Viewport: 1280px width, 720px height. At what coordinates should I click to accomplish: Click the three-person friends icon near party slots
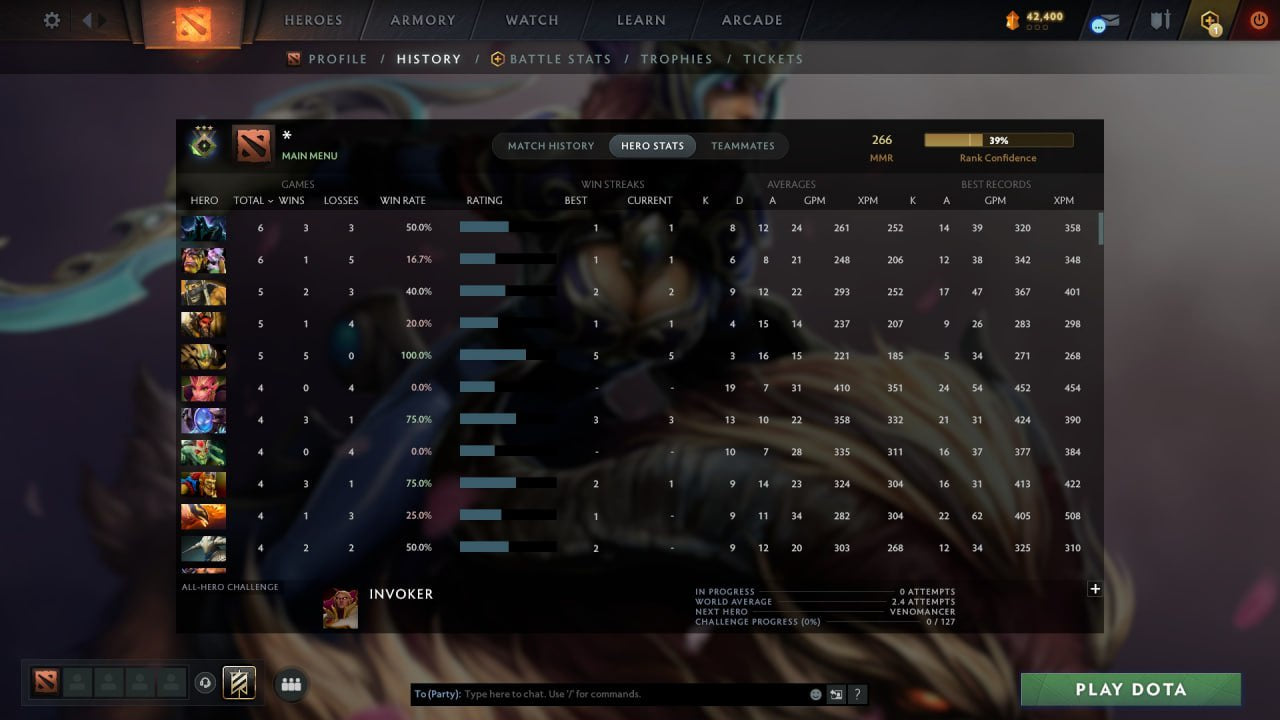(x=290, y=684)
